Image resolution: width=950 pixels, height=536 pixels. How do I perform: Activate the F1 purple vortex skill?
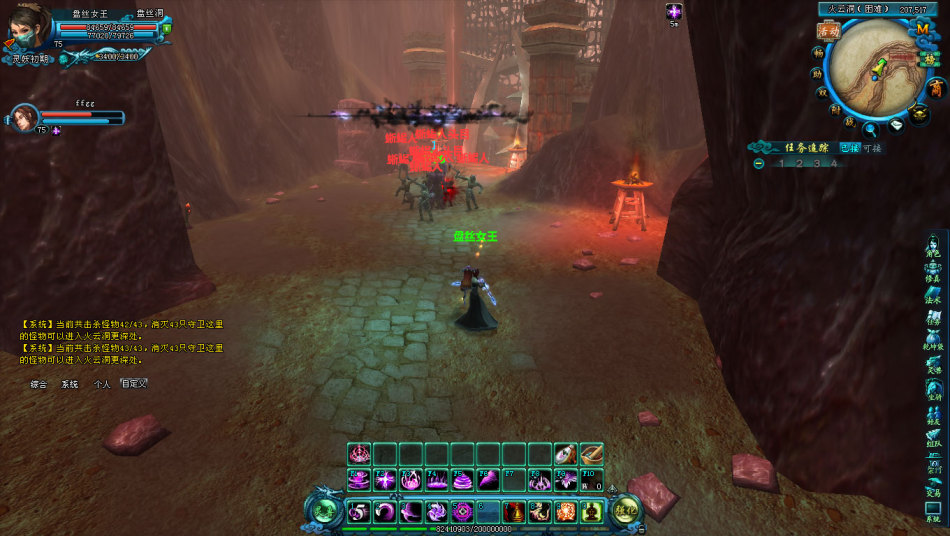[359, 480]
